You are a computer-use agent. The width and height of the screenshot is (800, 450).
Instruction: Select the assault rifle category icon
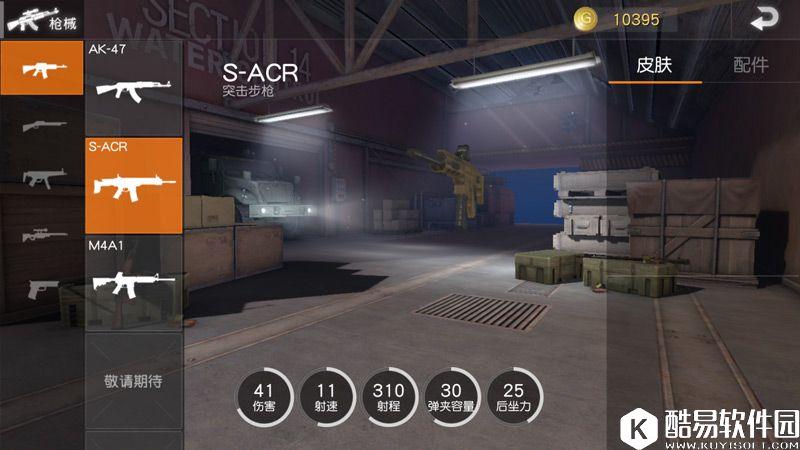[42, 69]
